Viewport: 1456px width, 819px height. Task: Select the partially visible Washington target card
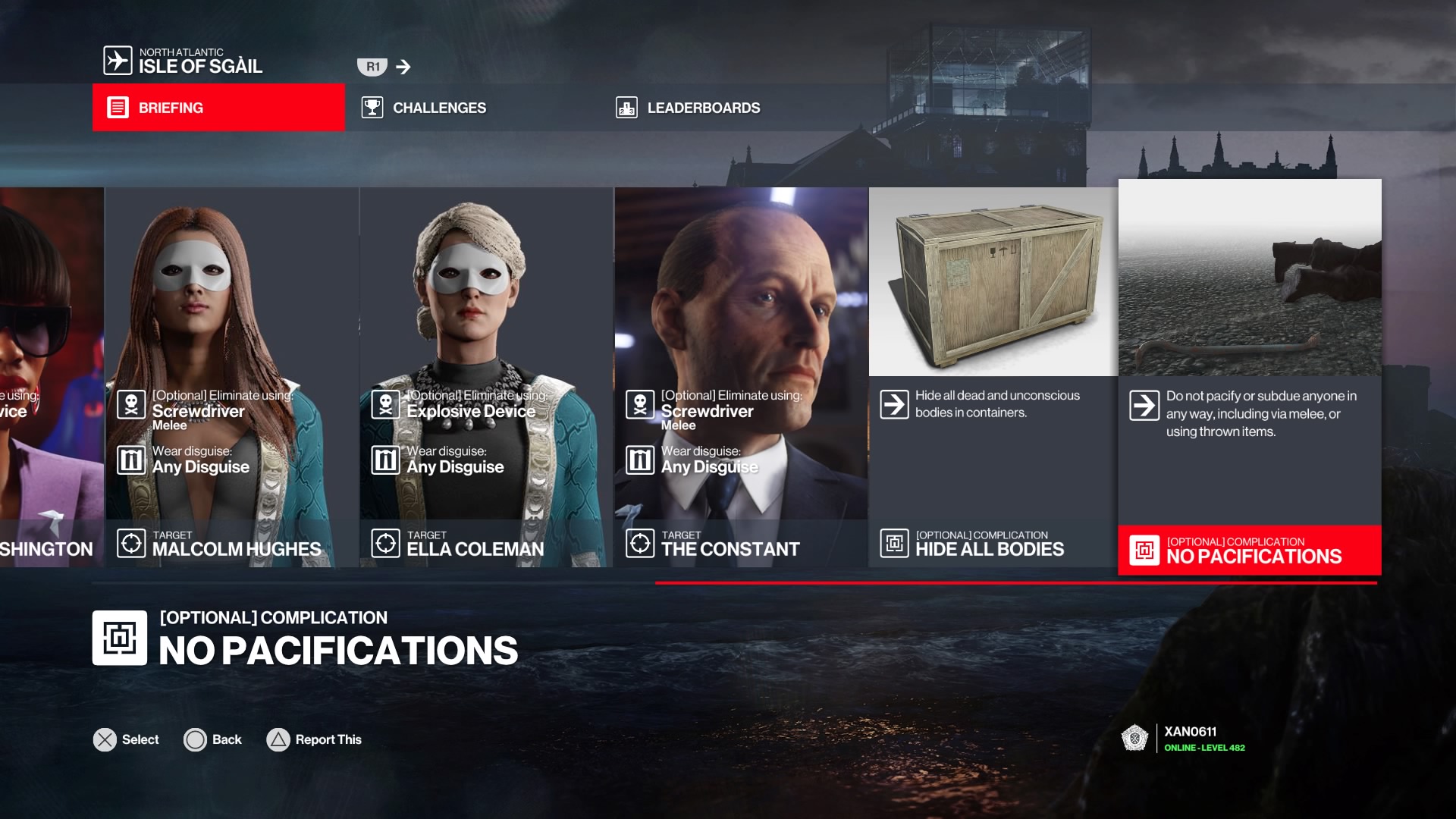point(51,377)
